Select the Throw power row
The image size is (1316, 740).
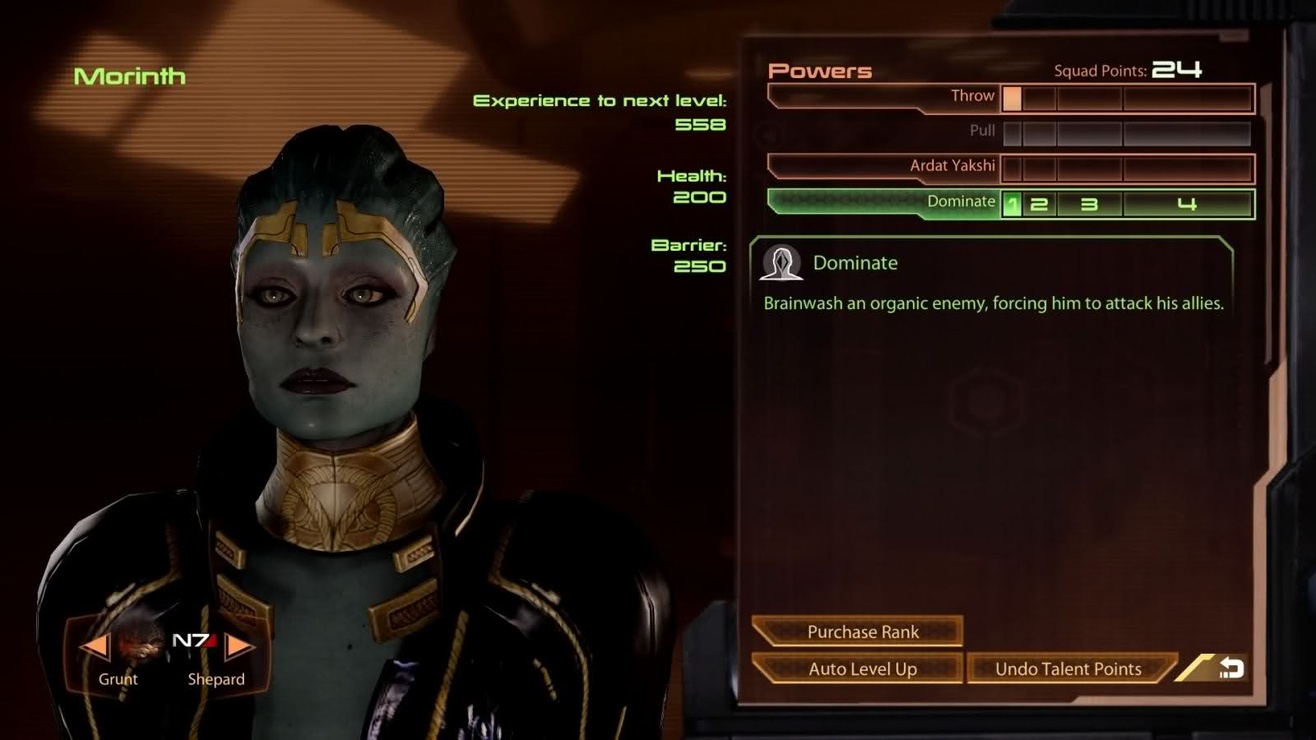[x=884, y=97]
